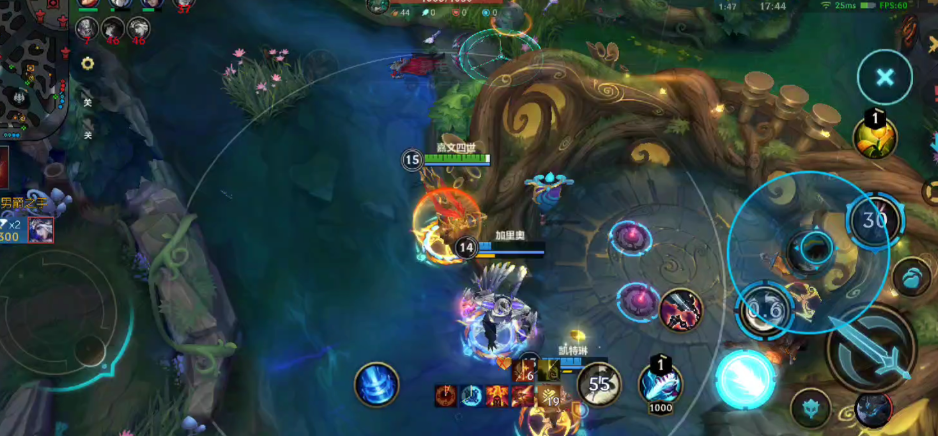Tap the summoner spell showing 55 cooldown
Image resolution: width=938 pixels, height=436 pixels.
tap(600, 384)
